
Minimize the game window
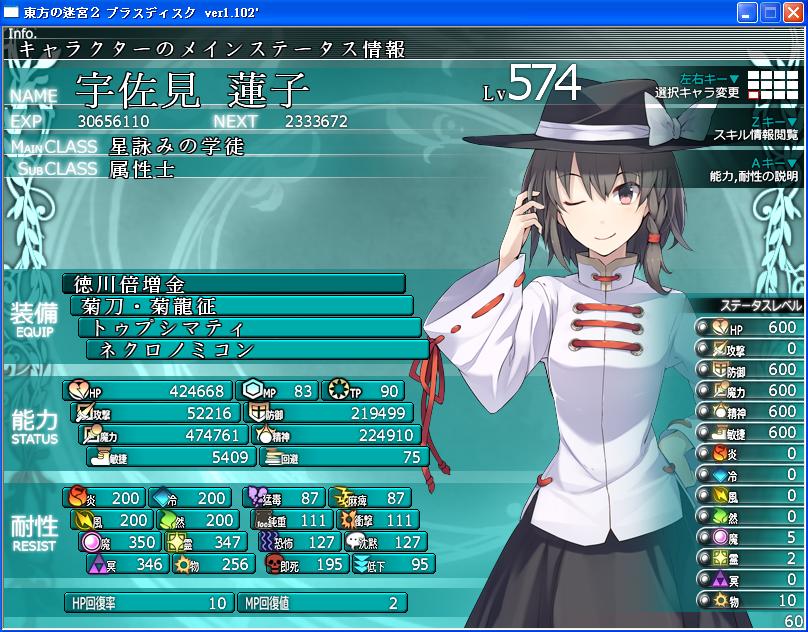pyautogui.click(x=747, y=13)
